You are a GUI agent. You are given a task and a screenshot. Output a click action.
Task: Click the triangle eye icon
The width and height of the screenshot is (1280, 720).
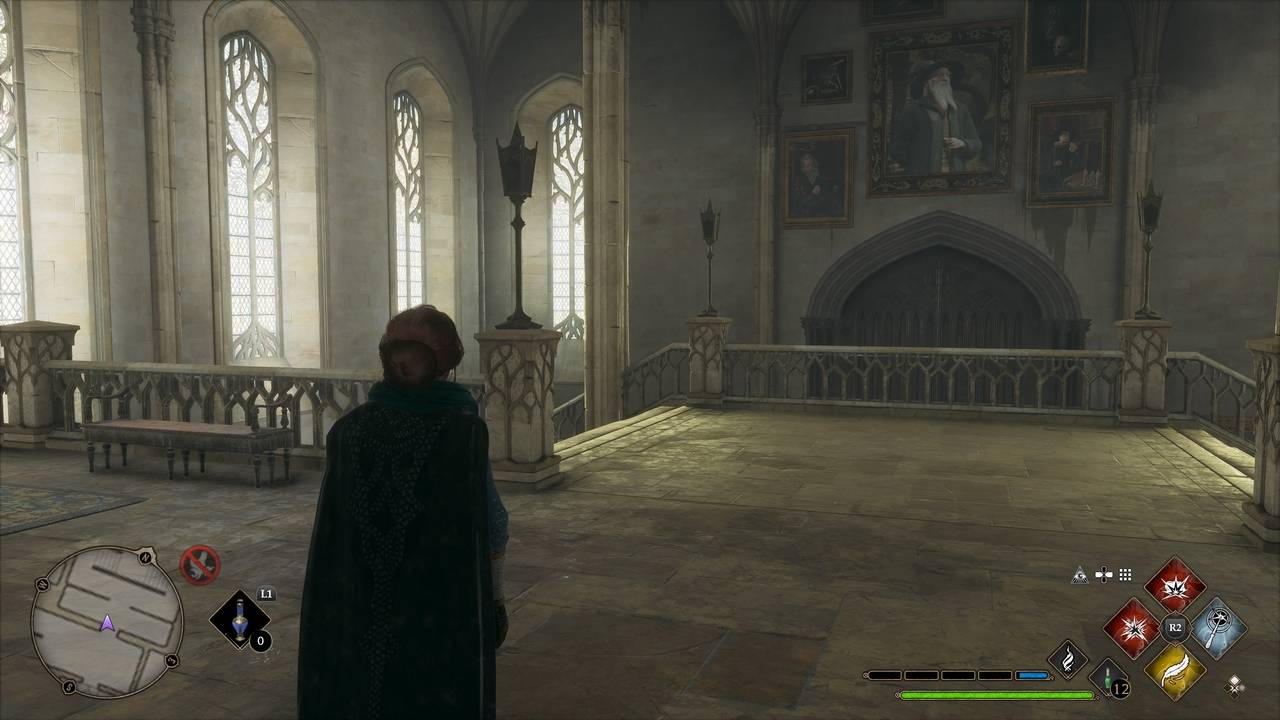(1079, 575)
